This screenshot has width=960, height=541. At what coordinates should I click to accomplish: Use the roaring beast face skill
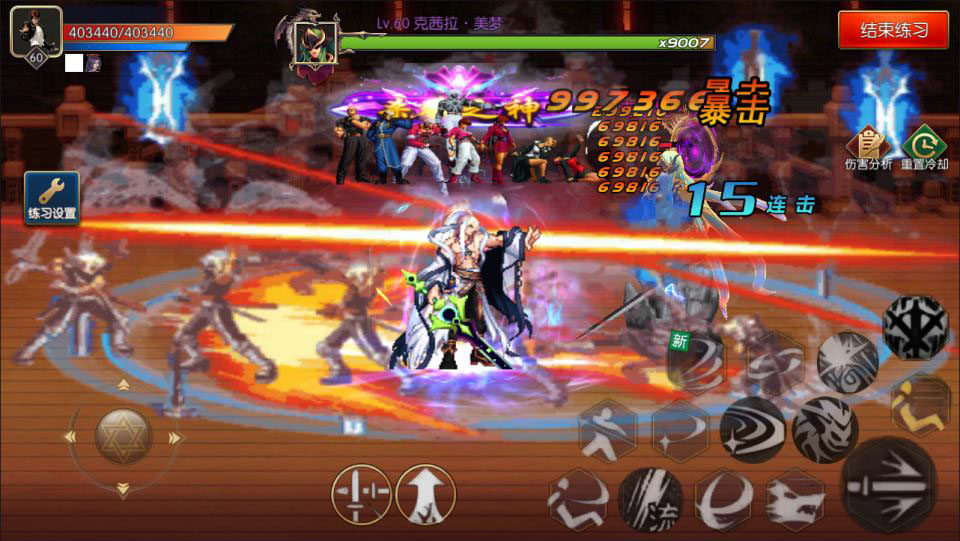click(825, 430)
